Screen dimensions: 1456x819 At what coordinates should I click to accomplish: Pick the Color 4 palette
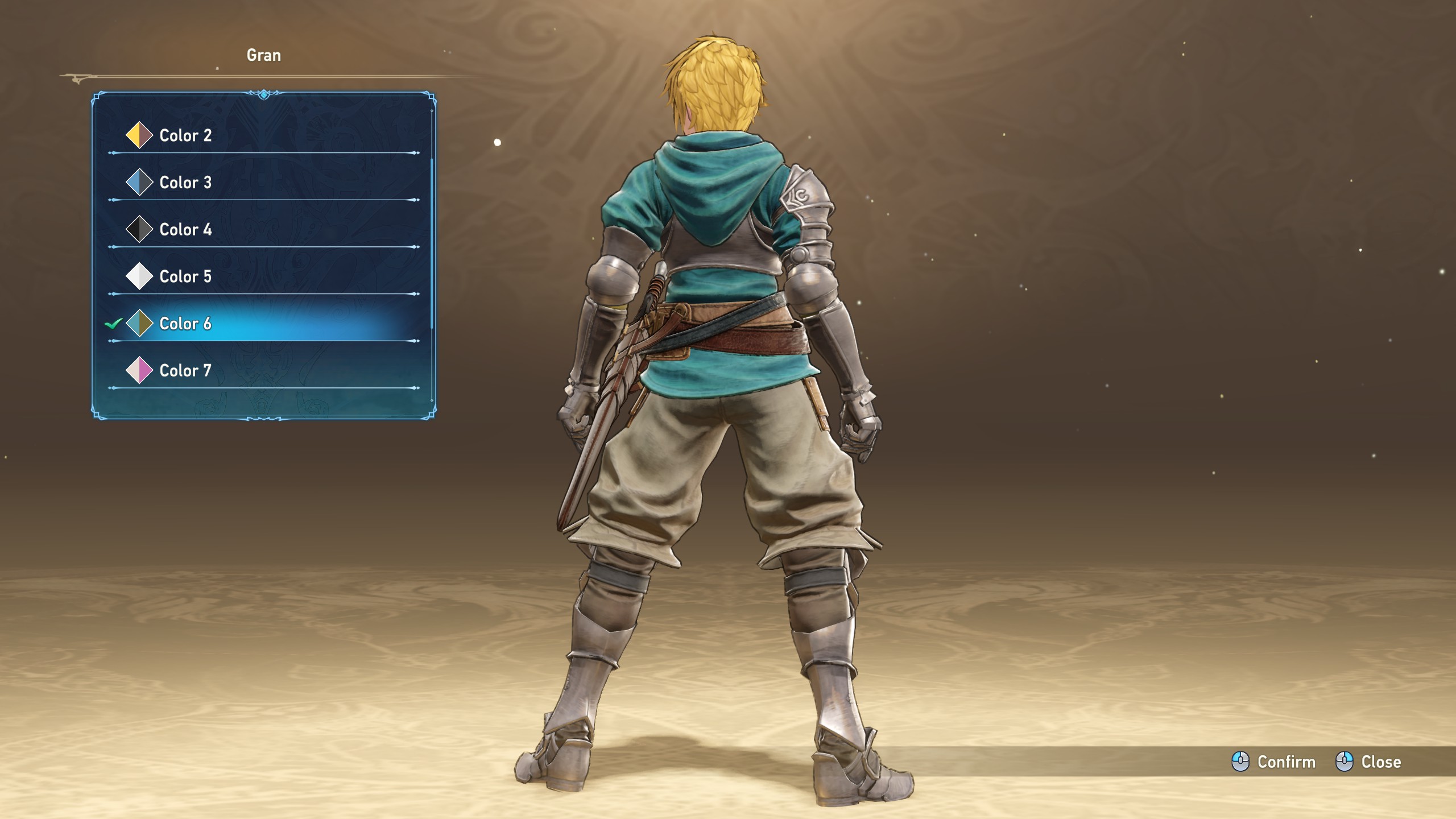click(x=185, y=230)
